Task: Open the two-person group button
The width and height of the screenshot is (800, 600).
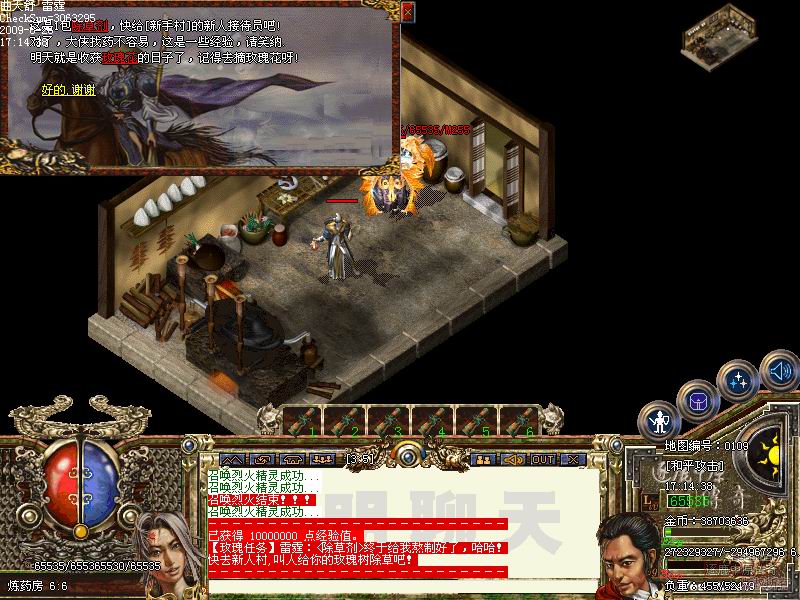Action: 482,459
